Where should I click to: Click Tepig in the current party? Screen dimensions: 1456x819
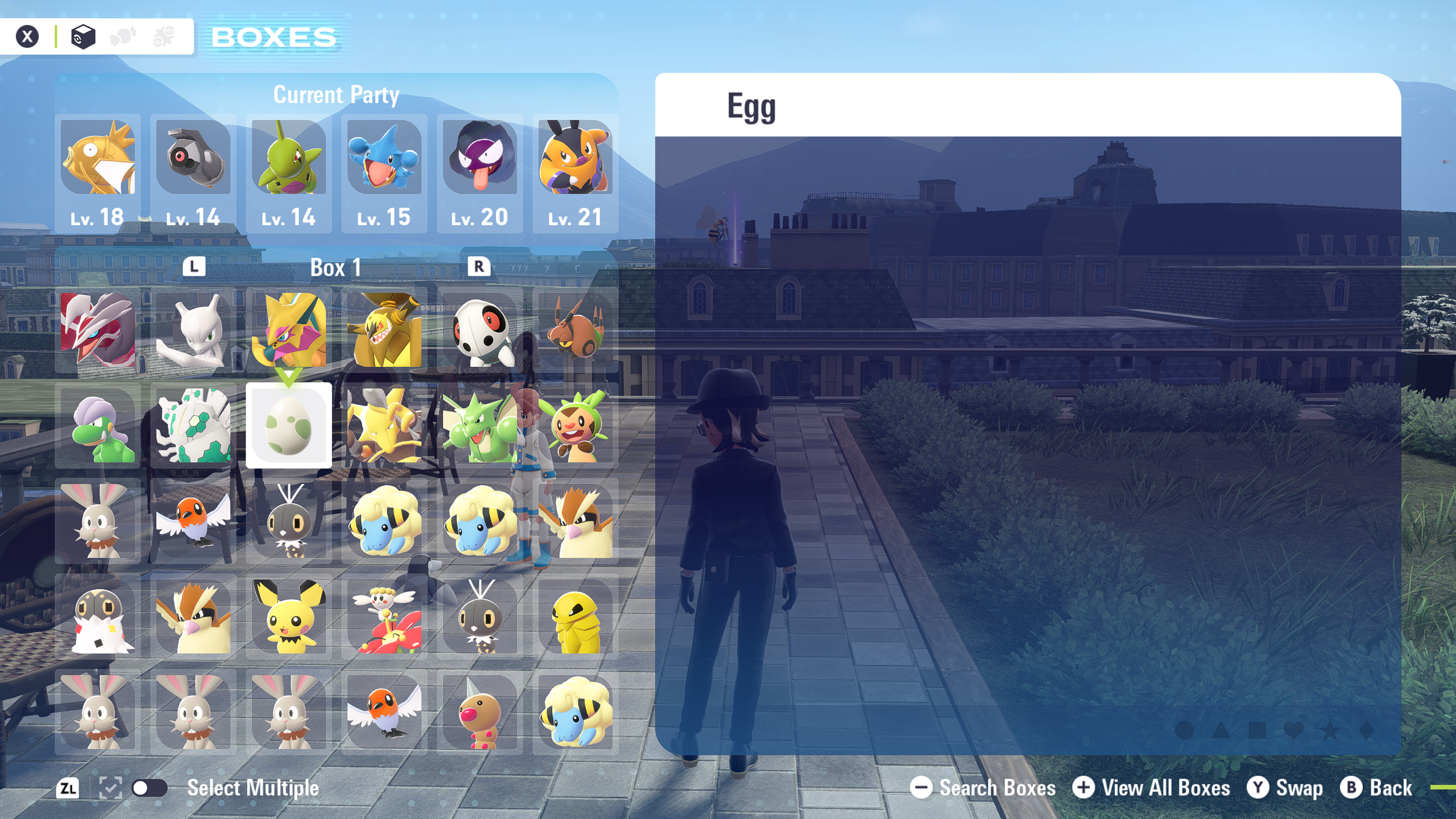575,158
